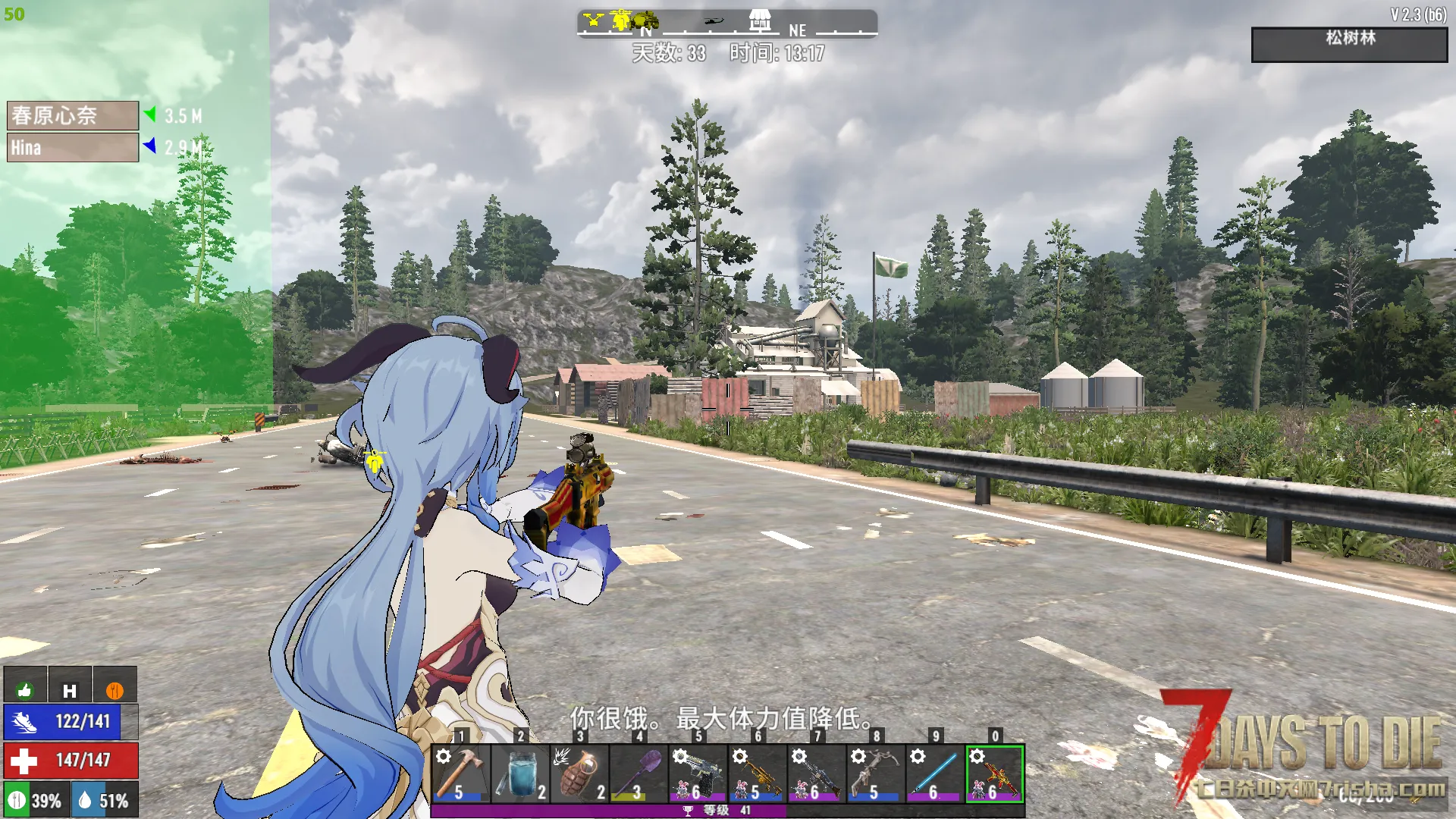1456x819 pixels.
Task: Select the blue lightsaber slot
Action: 934,773
